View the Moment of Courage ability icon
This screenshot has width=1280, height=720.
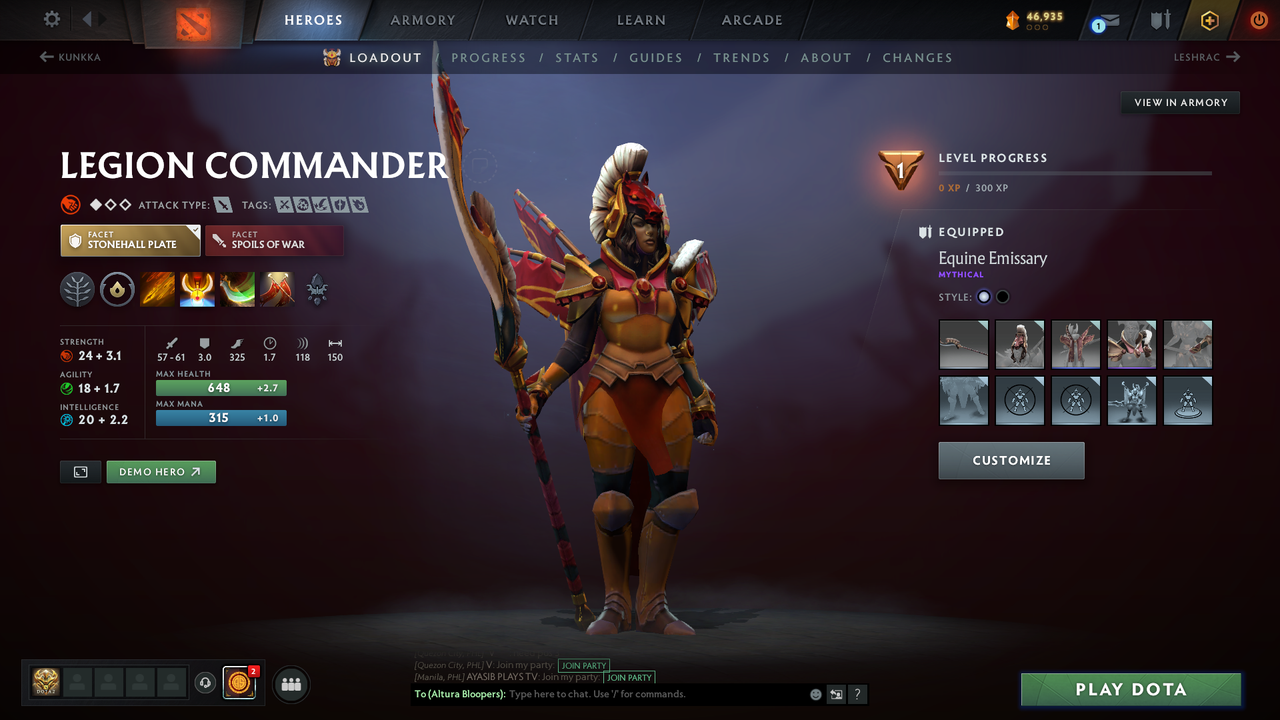point(237,289)
